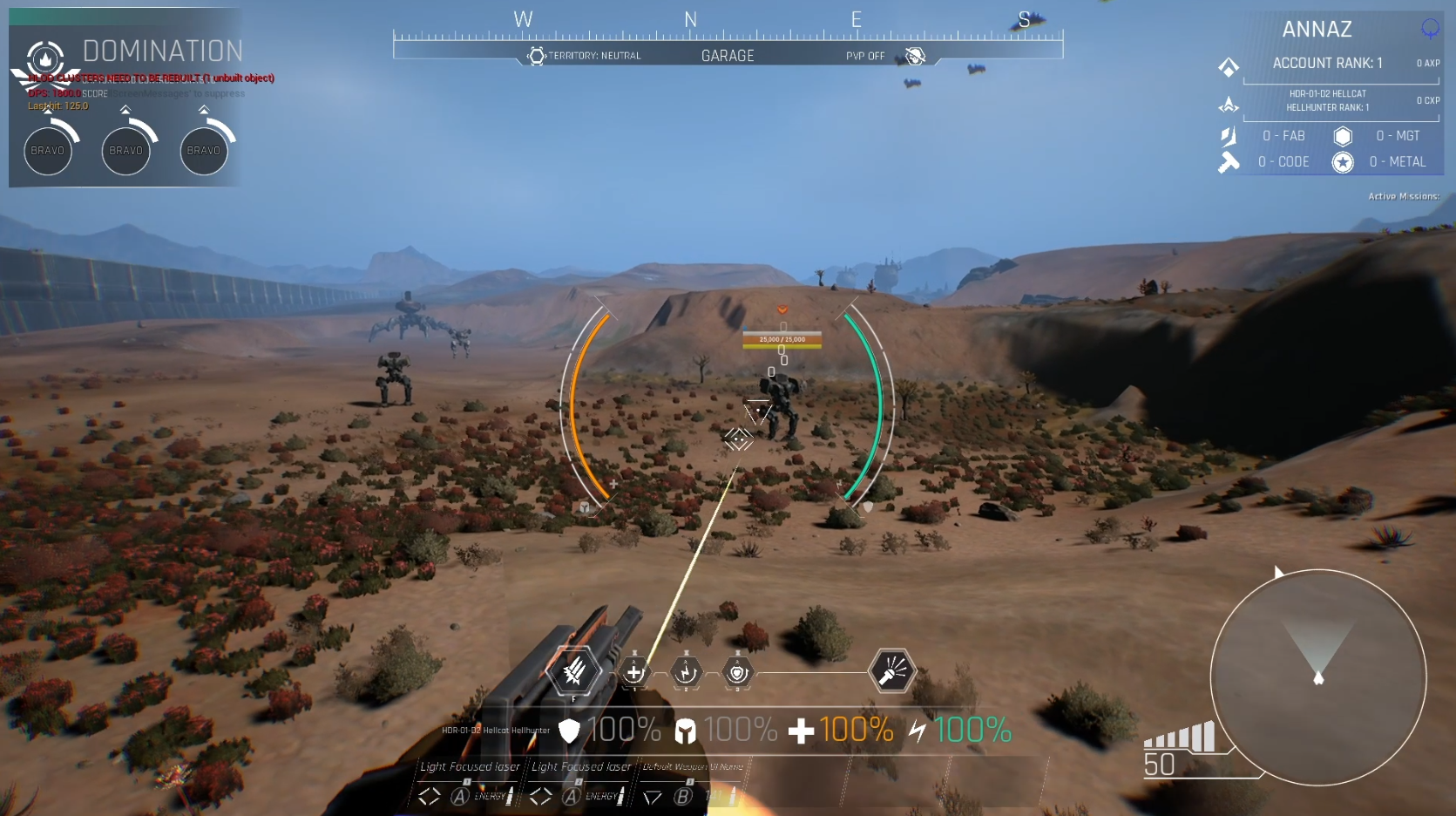Click the Account Rank chevron icon
The height and width of the screenshot is (816, 1456).
1229,66
